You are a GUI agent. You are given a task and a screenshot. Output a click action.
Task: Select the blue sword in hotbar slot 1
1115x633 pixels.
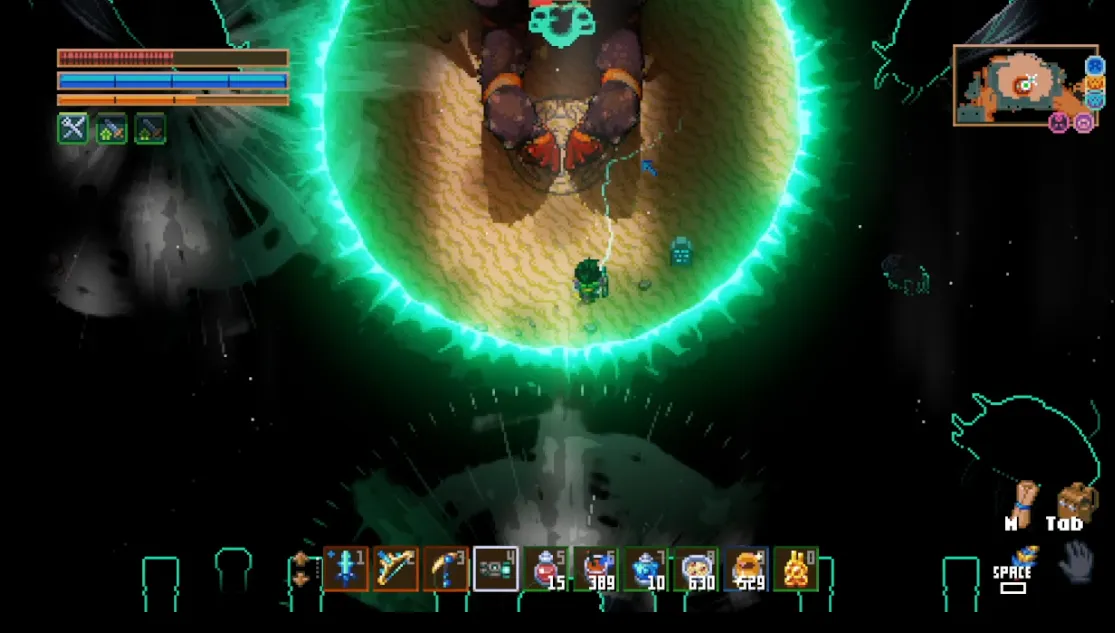coord(345,569)
